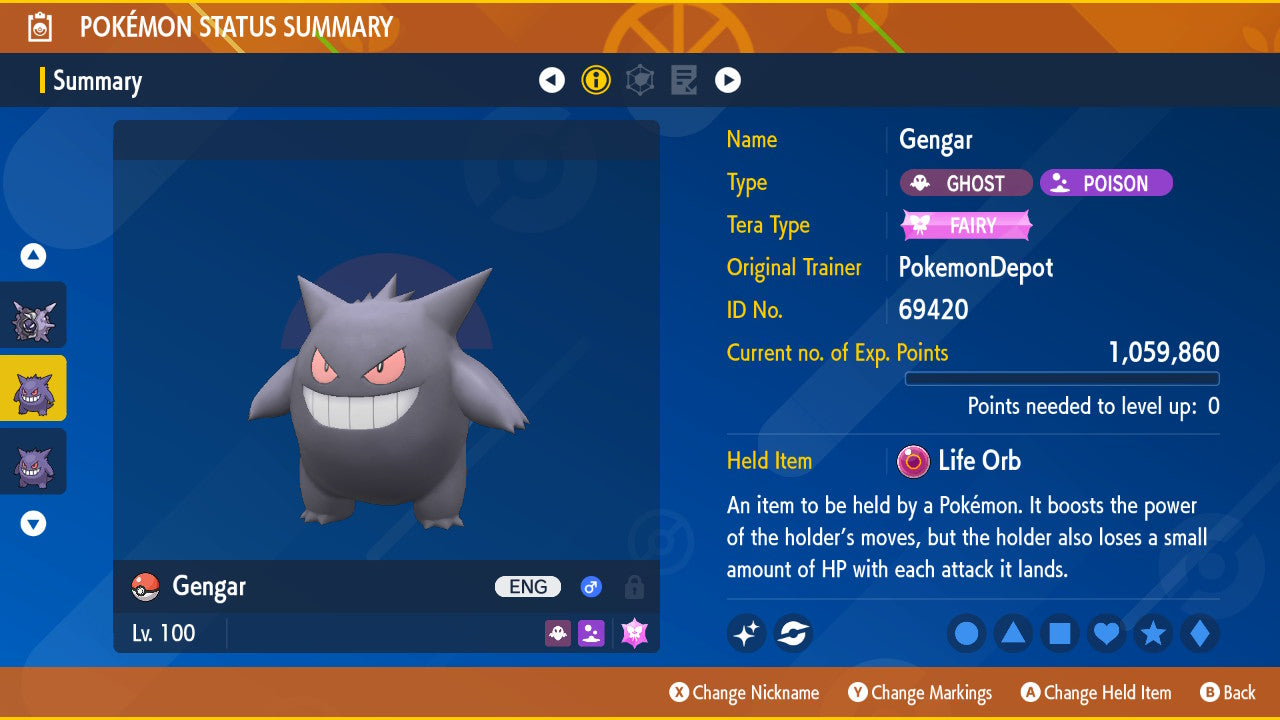The height and width of the screenshot is (720, 1280).
Task: Toggle the star marking
Action: tap(1153, 633)
